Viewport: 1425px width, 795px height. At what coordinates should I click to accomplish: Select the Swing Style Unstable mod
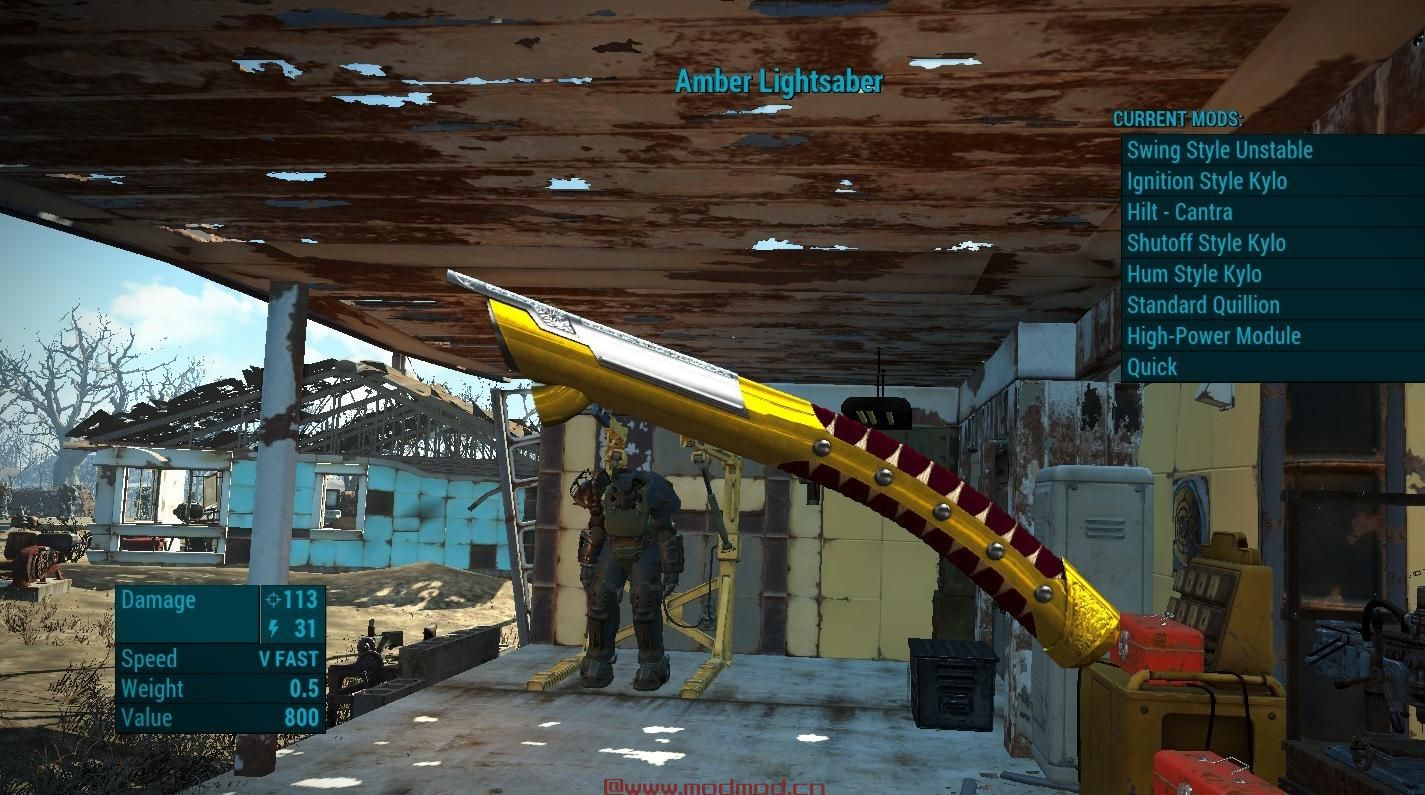[1219, 150]
